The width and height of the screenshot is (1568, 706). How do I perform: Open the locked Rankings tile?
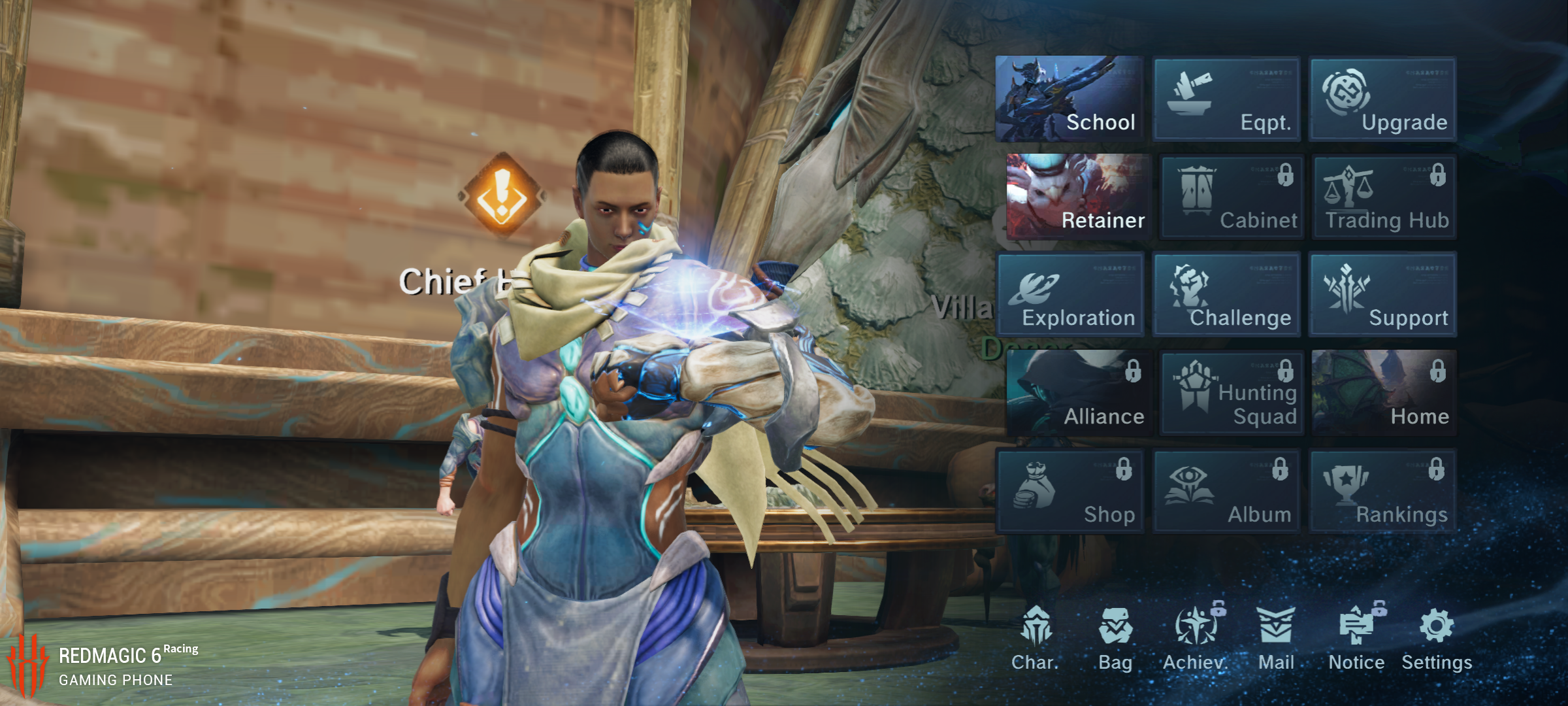tap(1383, 491)
